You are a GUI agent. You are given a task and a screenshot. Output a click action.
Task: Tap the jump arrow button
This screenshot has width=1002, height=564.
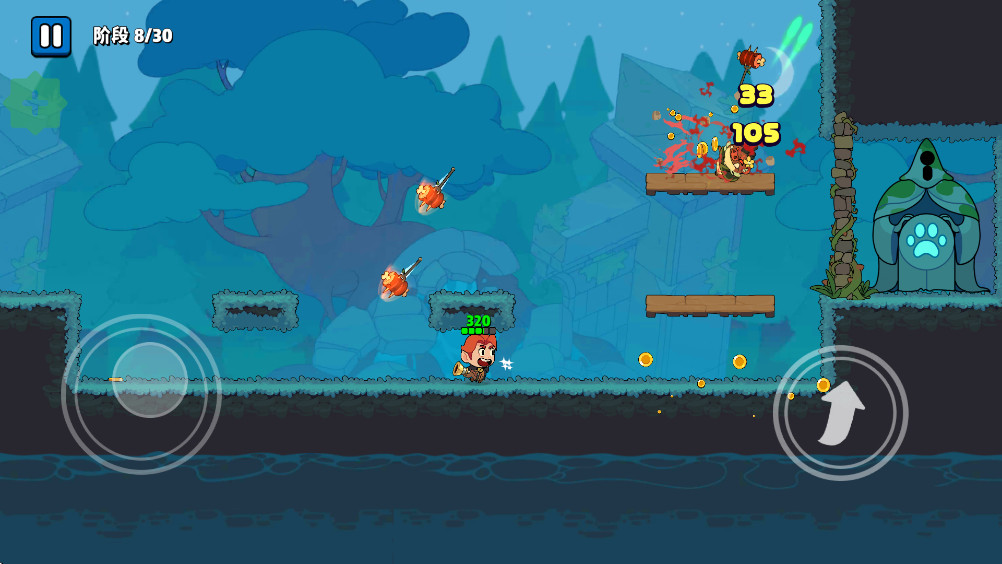pos(840,412)
